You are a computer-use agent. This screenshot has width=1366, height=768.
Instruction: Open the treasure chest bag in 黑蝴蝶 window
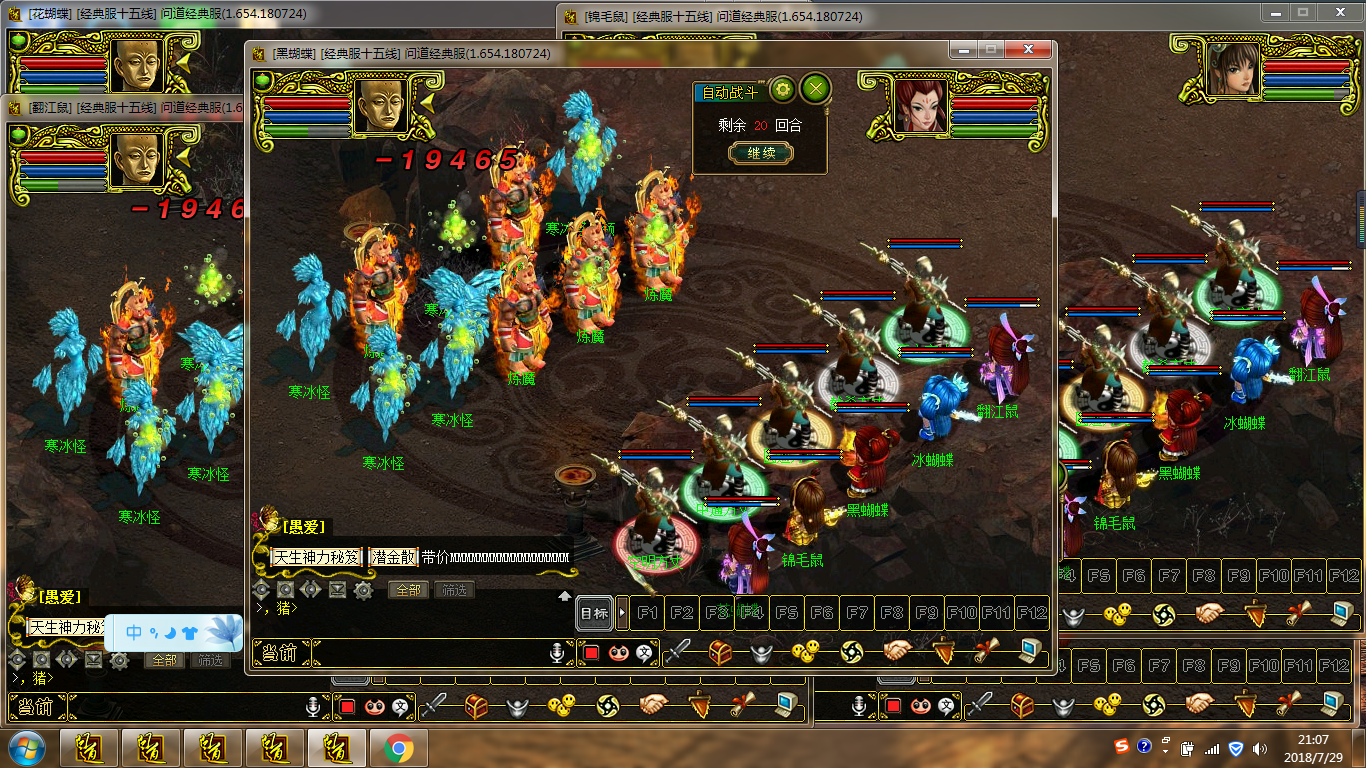720,652
